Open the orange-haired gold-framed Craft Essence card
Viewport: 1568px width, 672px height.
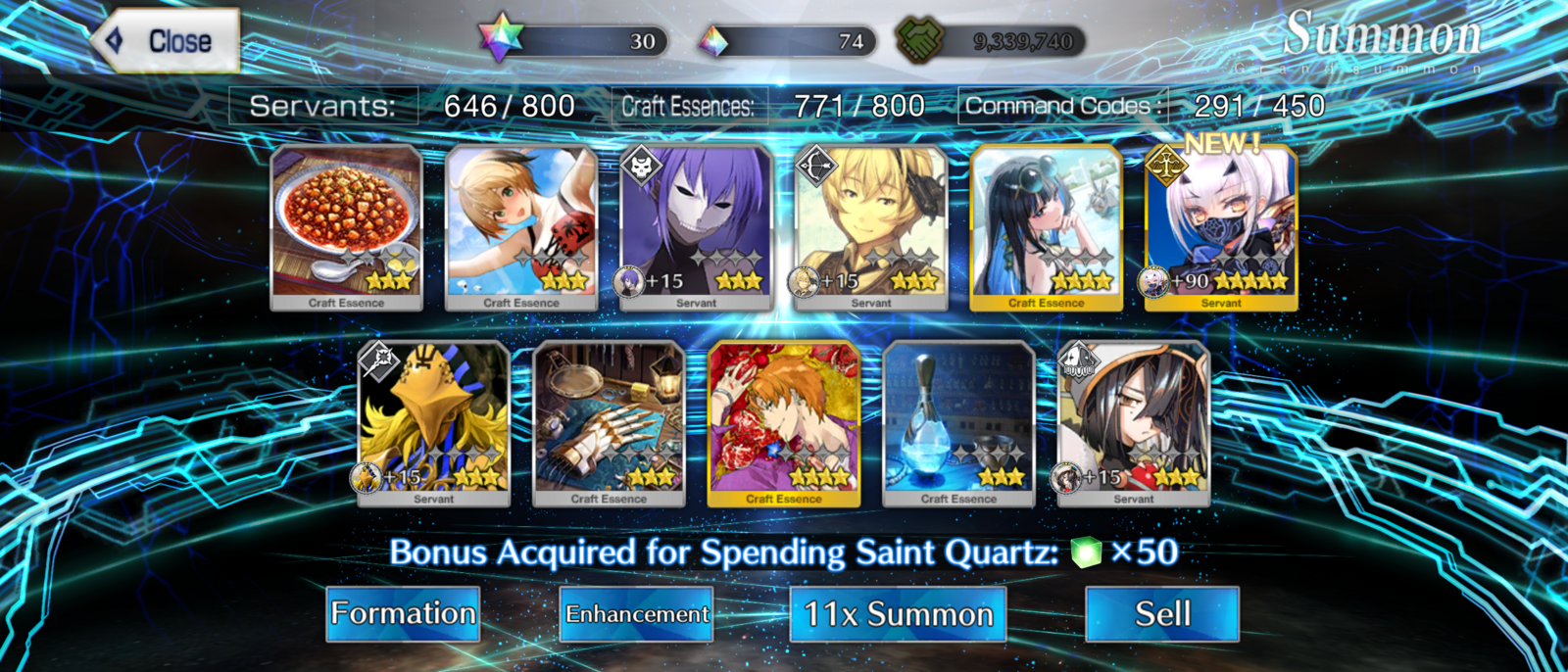click(784, 423)
